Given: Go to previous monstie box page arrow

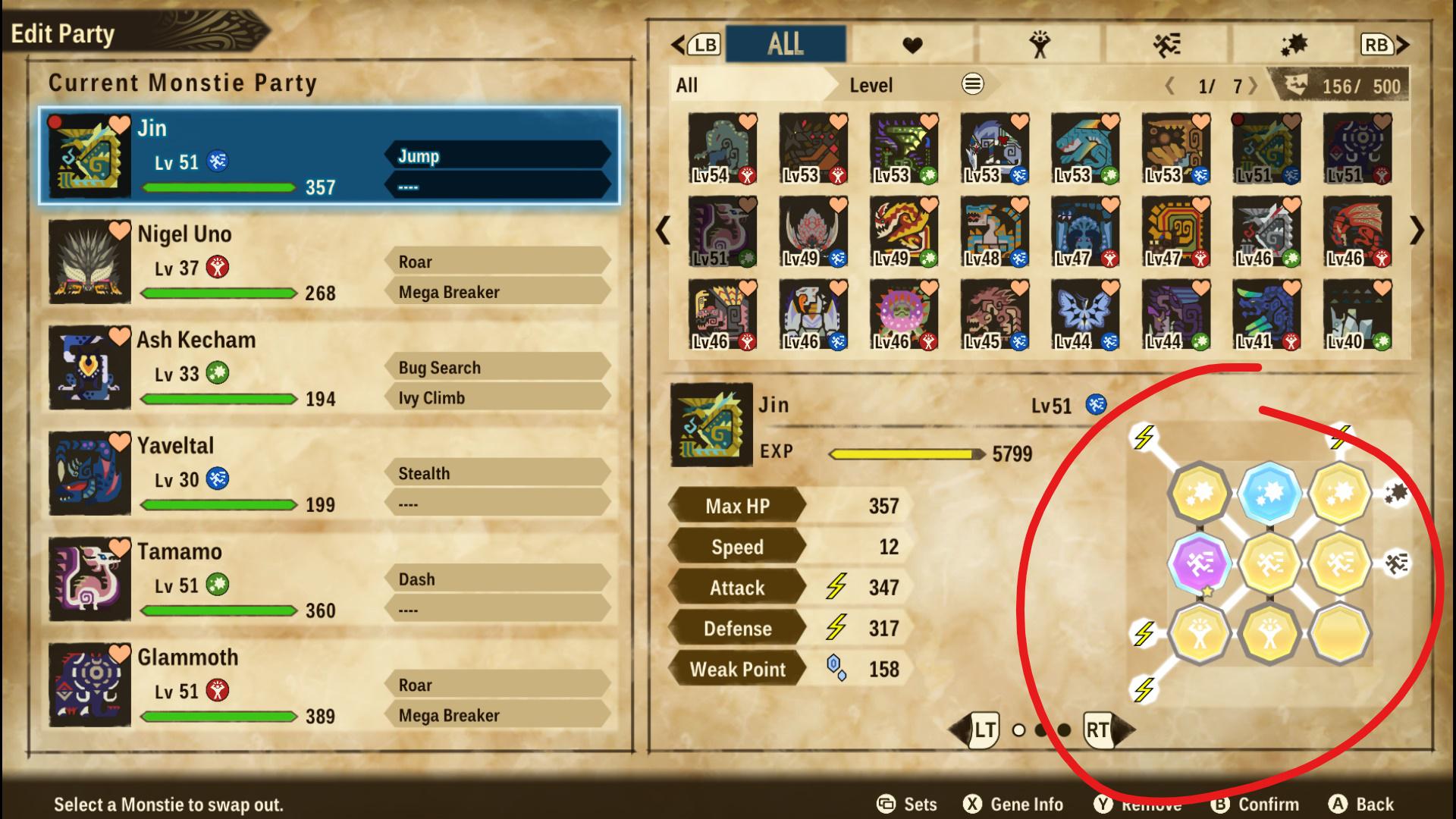Looking at the screenshot, I should 664,231.
